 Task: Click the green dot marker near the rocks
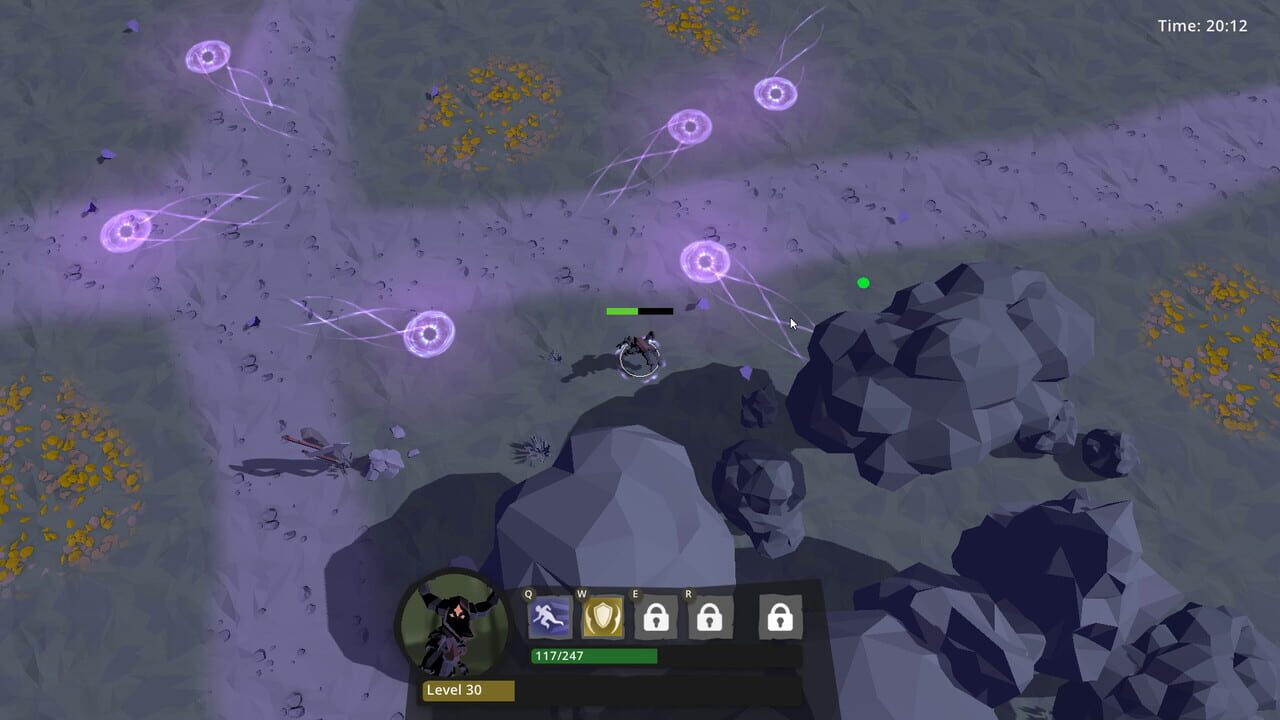pyautogui.click(x=861, y=283)
